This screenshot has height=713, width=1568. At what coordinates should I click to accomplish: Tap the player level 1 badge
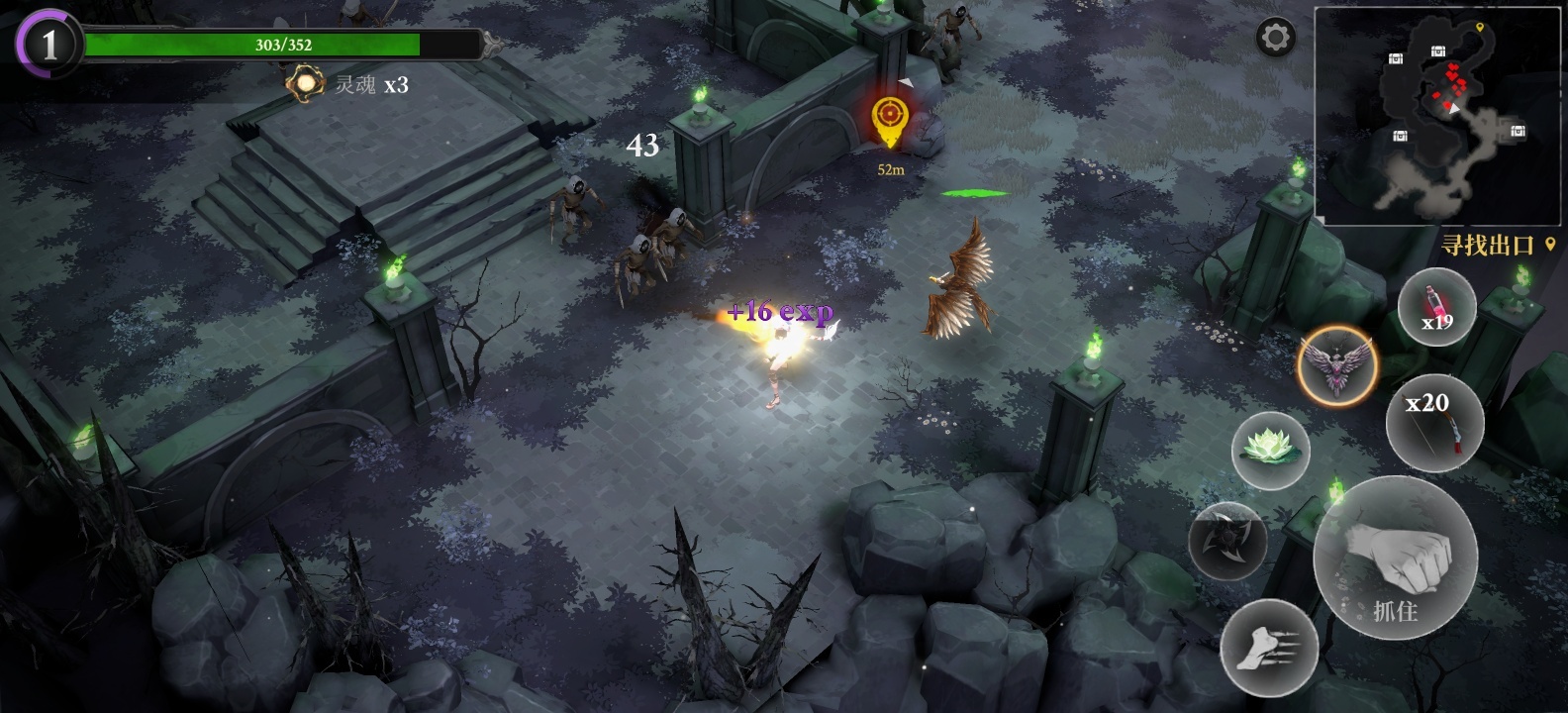[x=49, y=44]
